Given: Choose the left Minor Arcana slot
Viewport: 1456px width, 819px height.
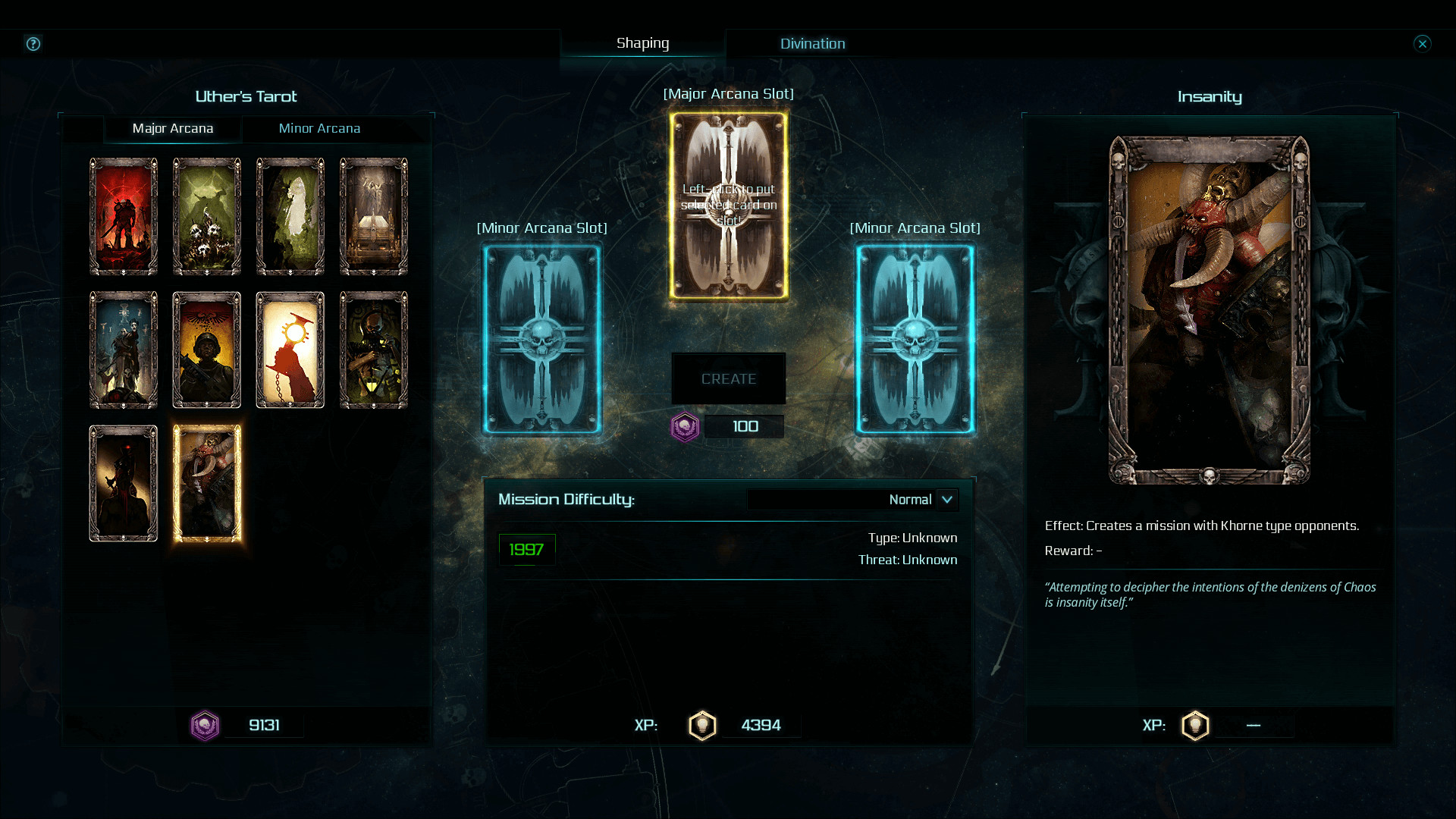Looking at the screenshot, I should 542,338.
